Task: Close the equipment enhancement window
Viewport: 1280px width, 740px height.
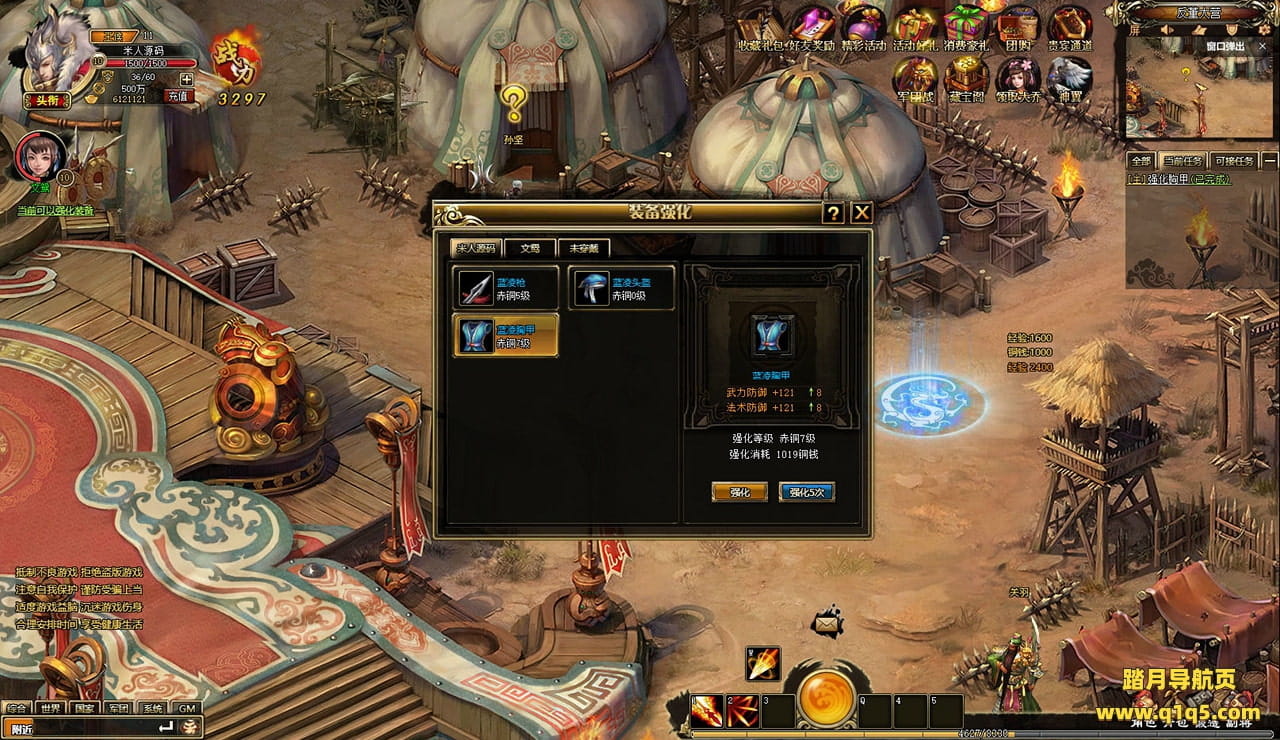Action: [x=861, y=213]
